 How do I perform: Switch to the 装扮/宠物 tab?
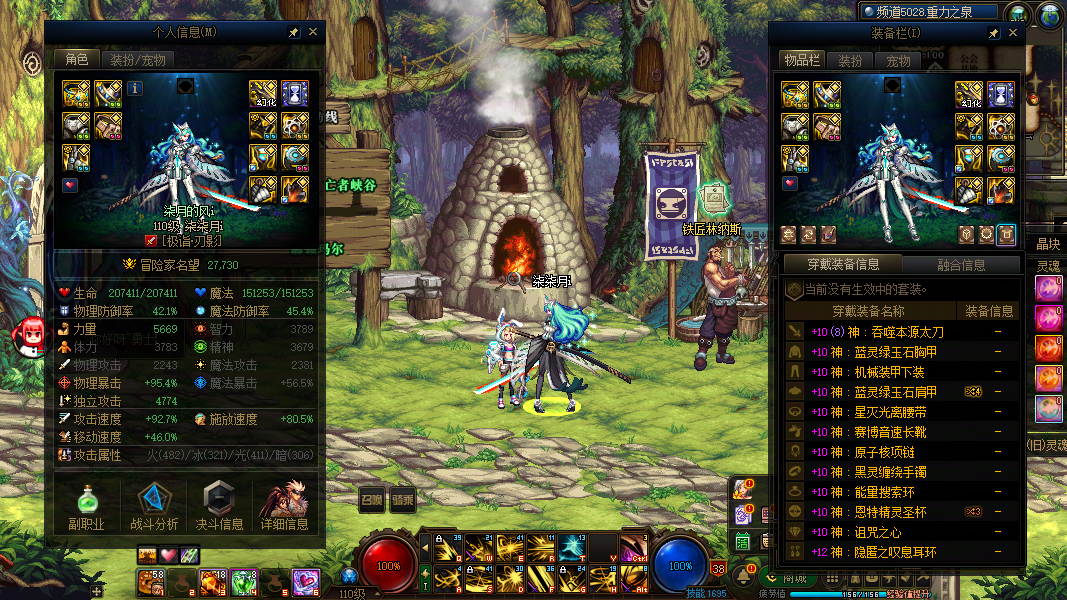click(137, 60)
